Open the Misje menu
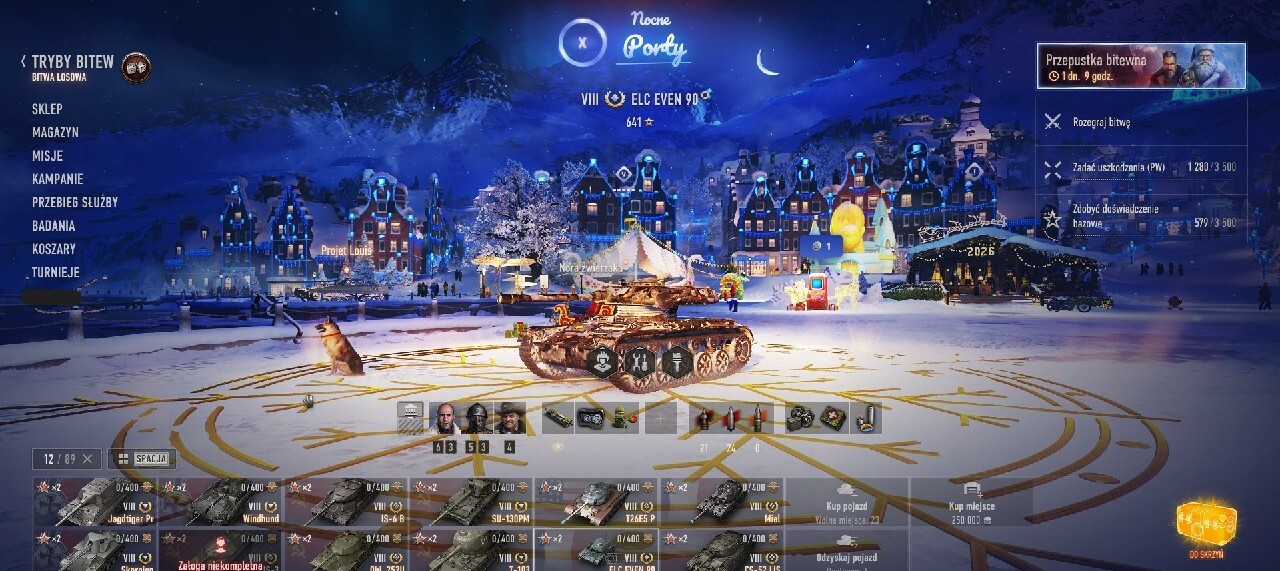Viewport: 1280px width, 571px height. click(47, 156)
